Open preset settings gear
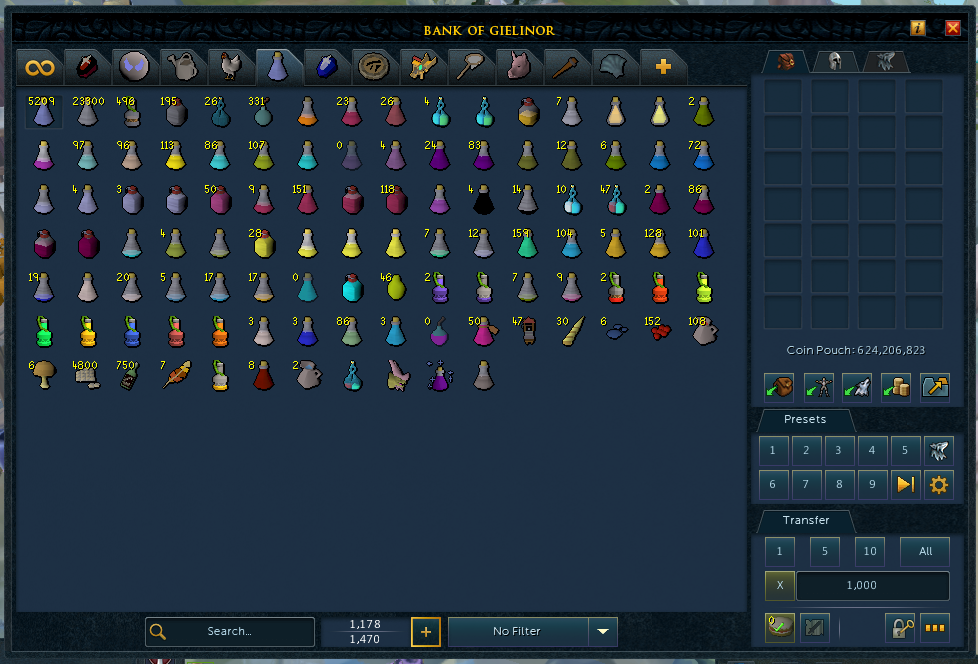Image resolution: width=978 pixels, height=664 pixels. (x=938, y=485)
